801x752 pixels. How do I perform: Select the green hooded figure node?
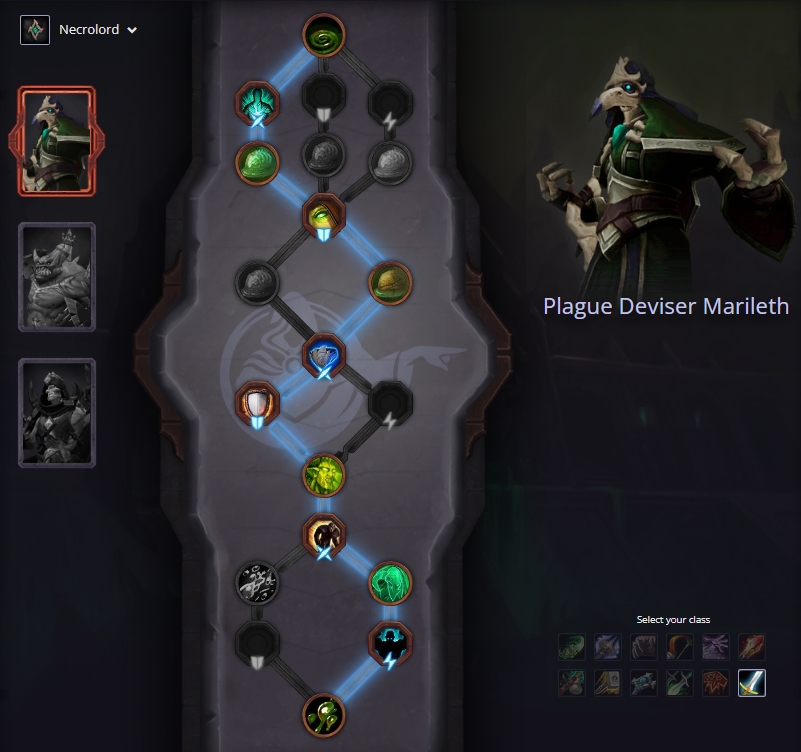click(391, 581)
